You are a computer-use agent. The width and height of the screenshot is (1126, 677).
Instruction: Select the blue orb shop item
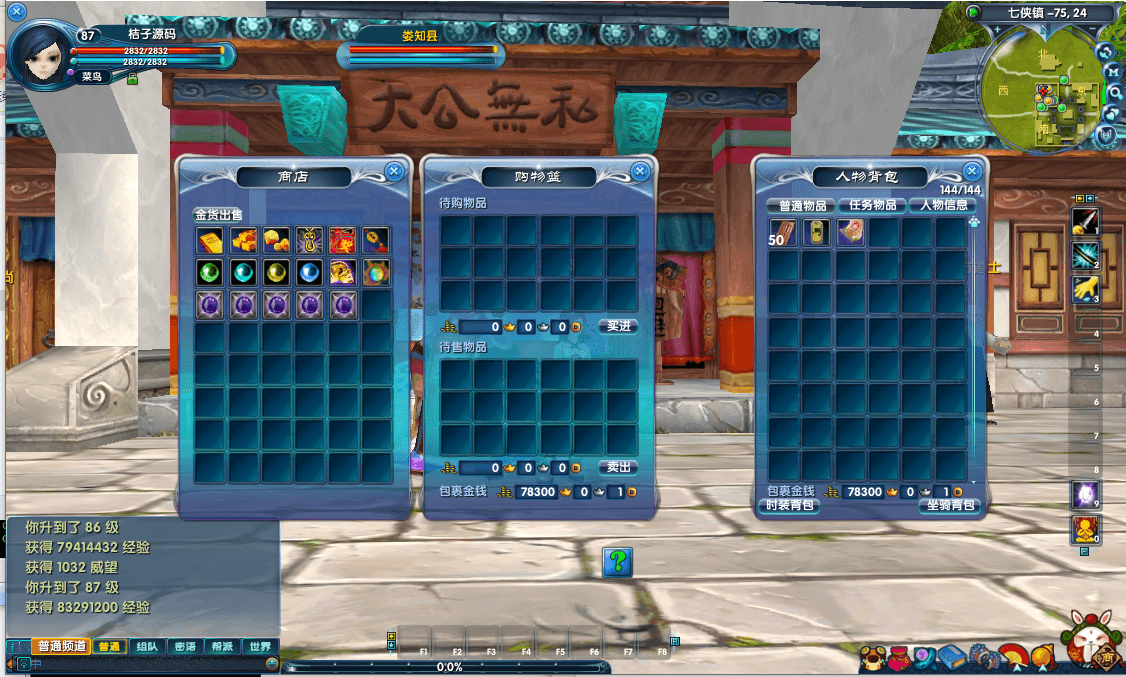click(x=310, y=273)
